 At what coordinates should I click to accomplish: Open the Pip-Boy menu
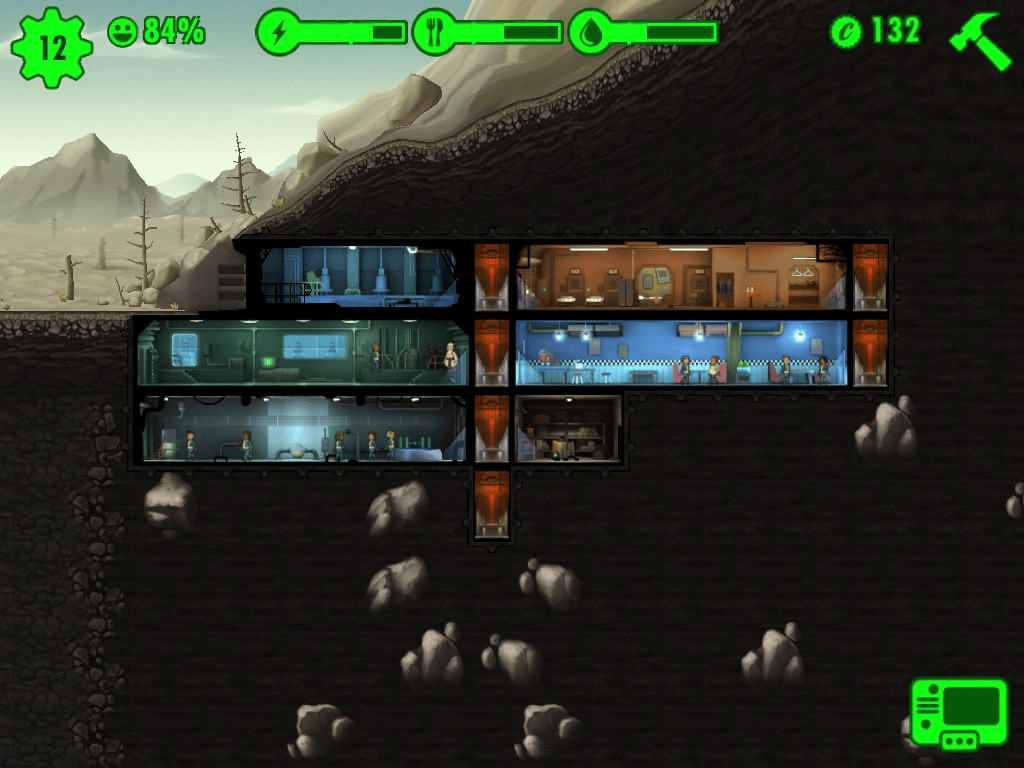point(958,714)
